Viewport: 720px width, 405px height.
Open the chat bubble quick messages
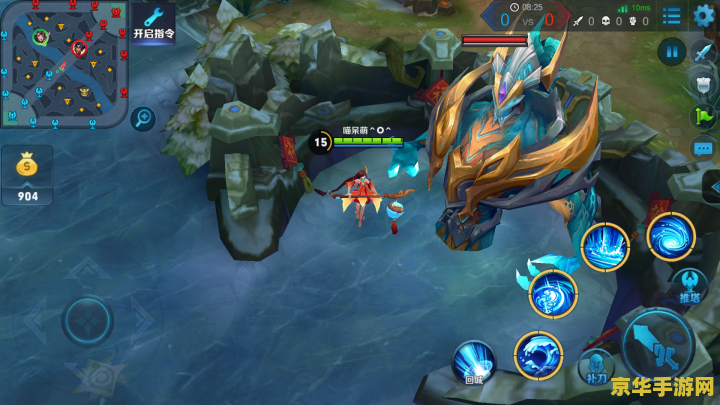(x=703, y=148)
